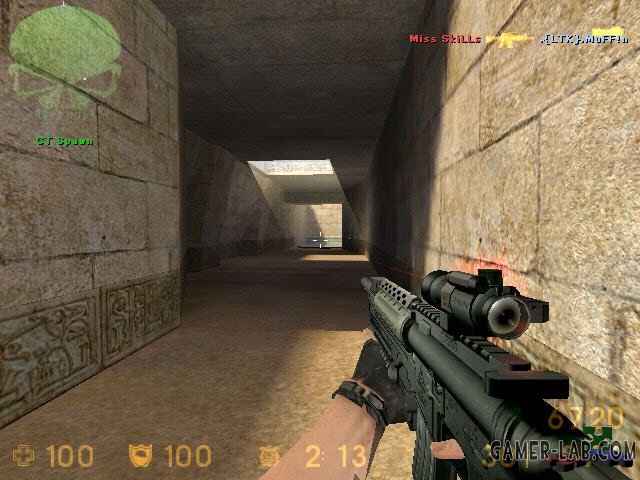
Task: Click the armor shield icon
Action: pyautogui.click(x=142, y=457)
